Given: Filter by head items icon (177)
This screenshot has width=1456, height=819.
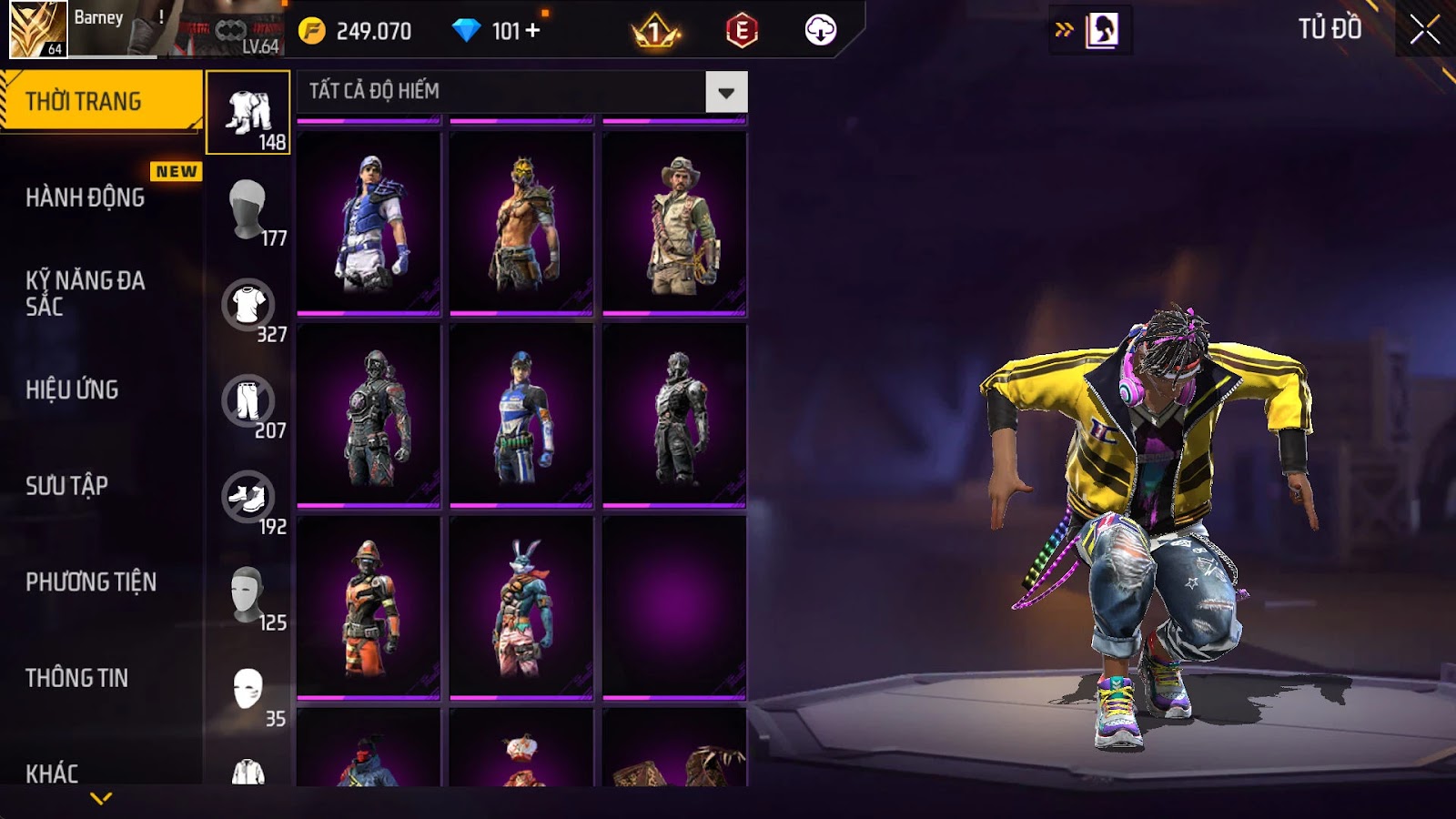Looking at the screenshot, I should tap(248, 209).
